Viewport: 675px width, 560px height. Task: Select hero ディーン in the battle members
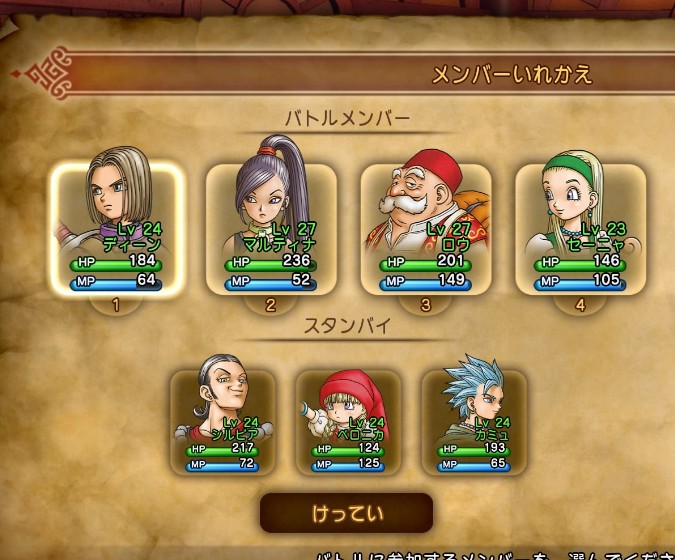click(x=117, y=228)
